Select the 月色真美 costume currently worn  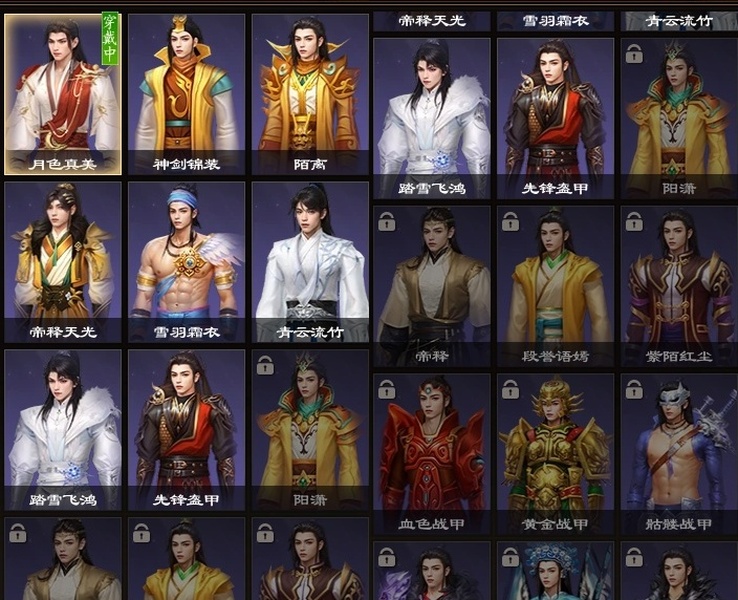tap(62, 94)
